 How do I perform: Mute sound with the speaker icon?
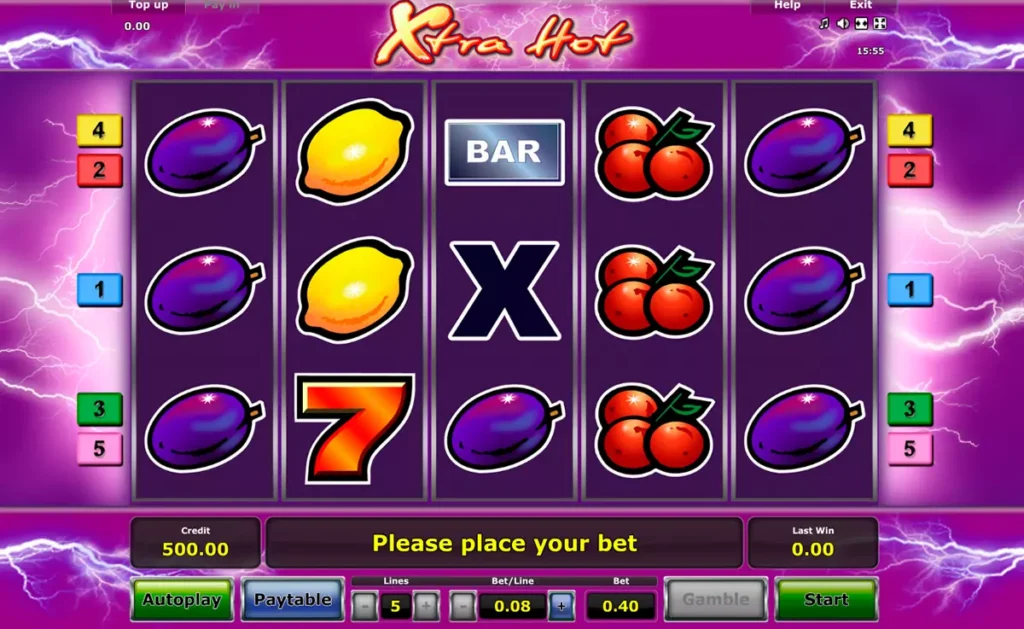coord(842,24)
